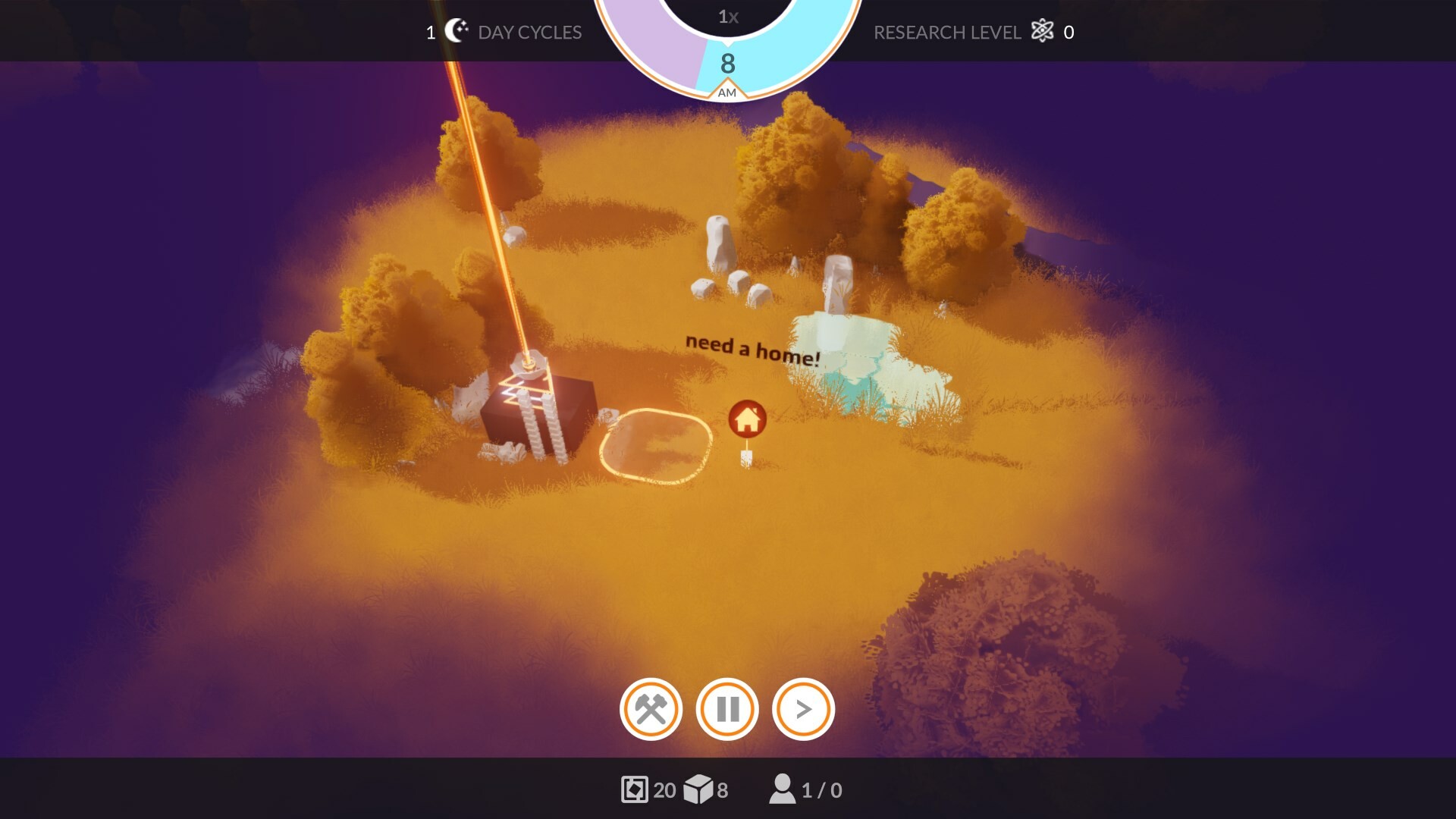Click the RESEARCH LEVEL label
Viewport: 1456px width, 819px height.
coord(948,32)
